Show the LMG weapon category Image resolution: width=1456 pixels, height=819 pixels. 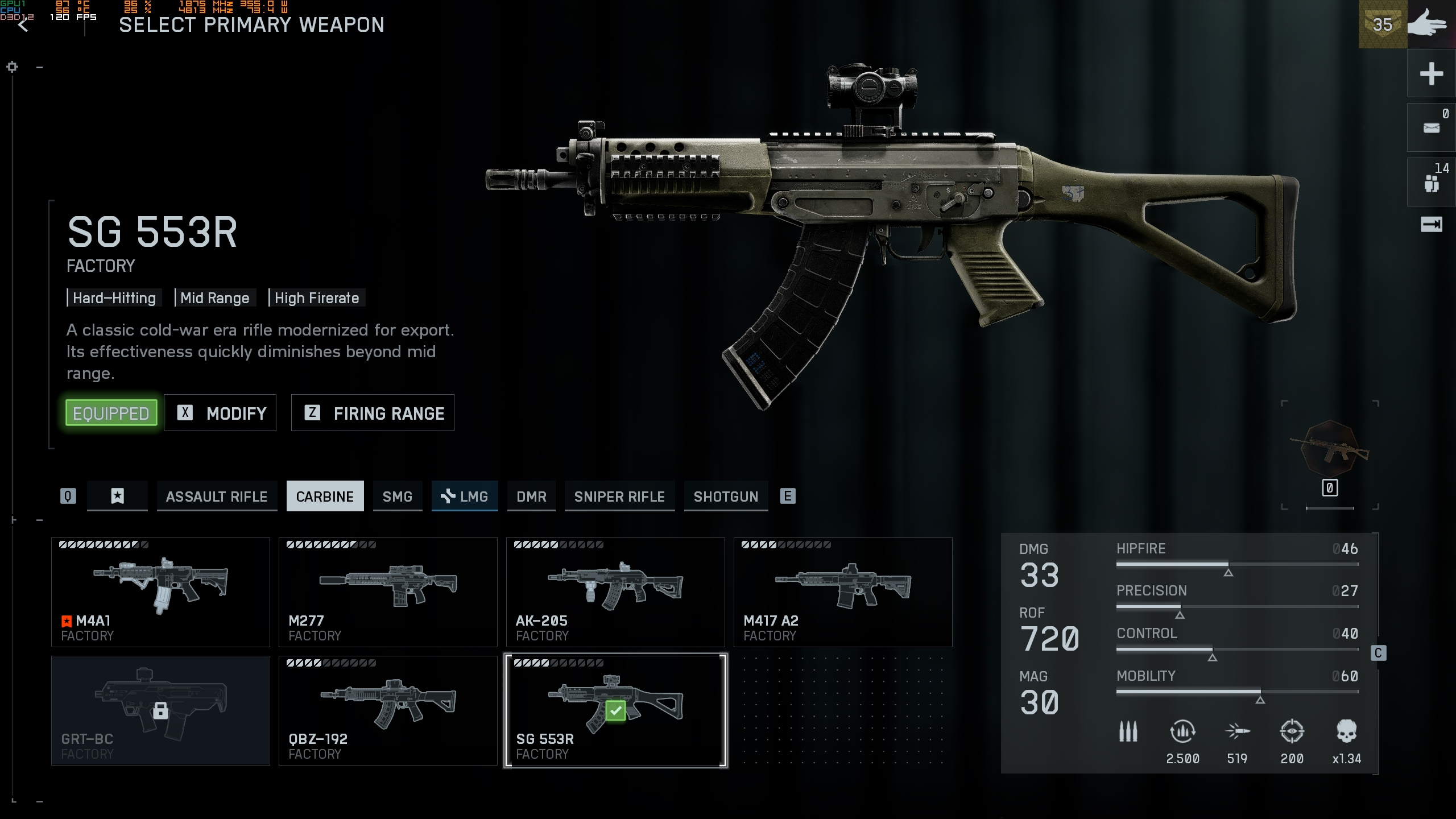[x=465, y=497]
